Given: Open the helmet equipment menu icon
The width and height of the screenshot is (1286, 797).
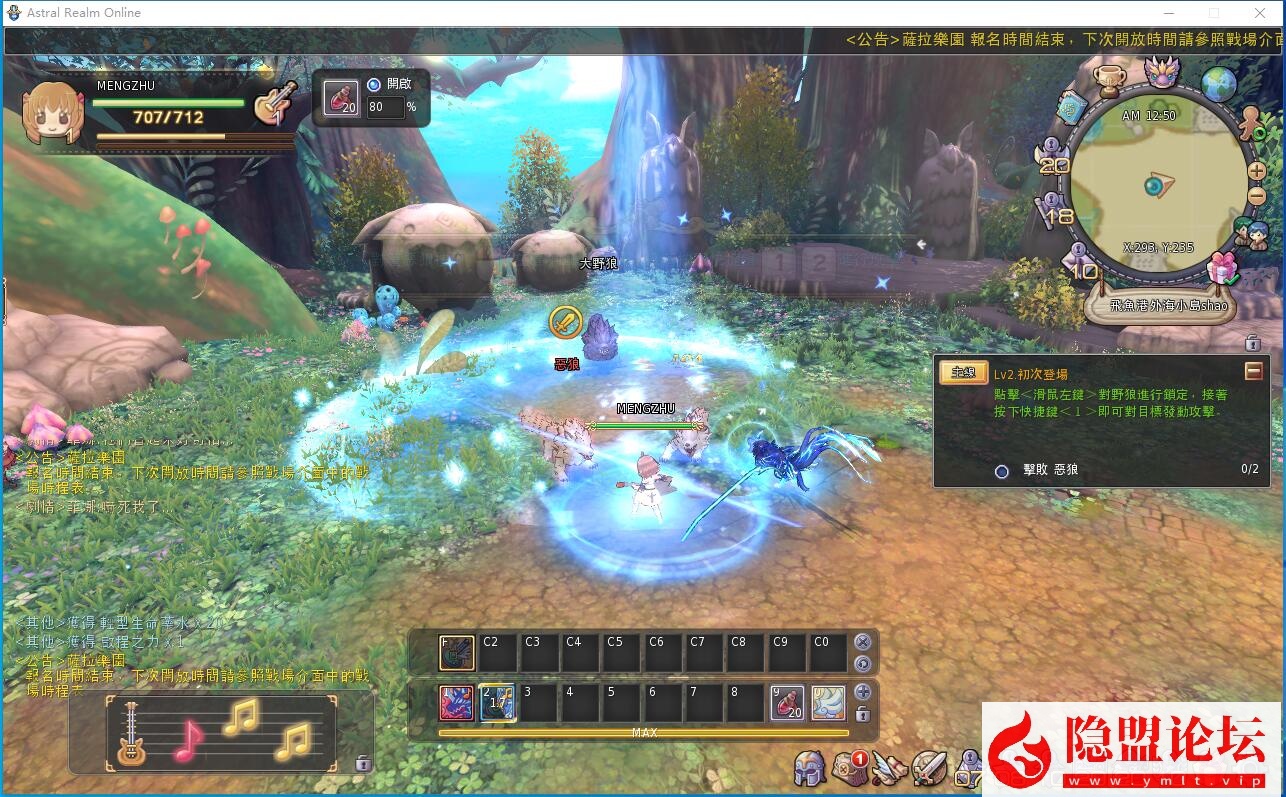Looking at the screenshot, I should pyautogui.click(x=809, y=769).
